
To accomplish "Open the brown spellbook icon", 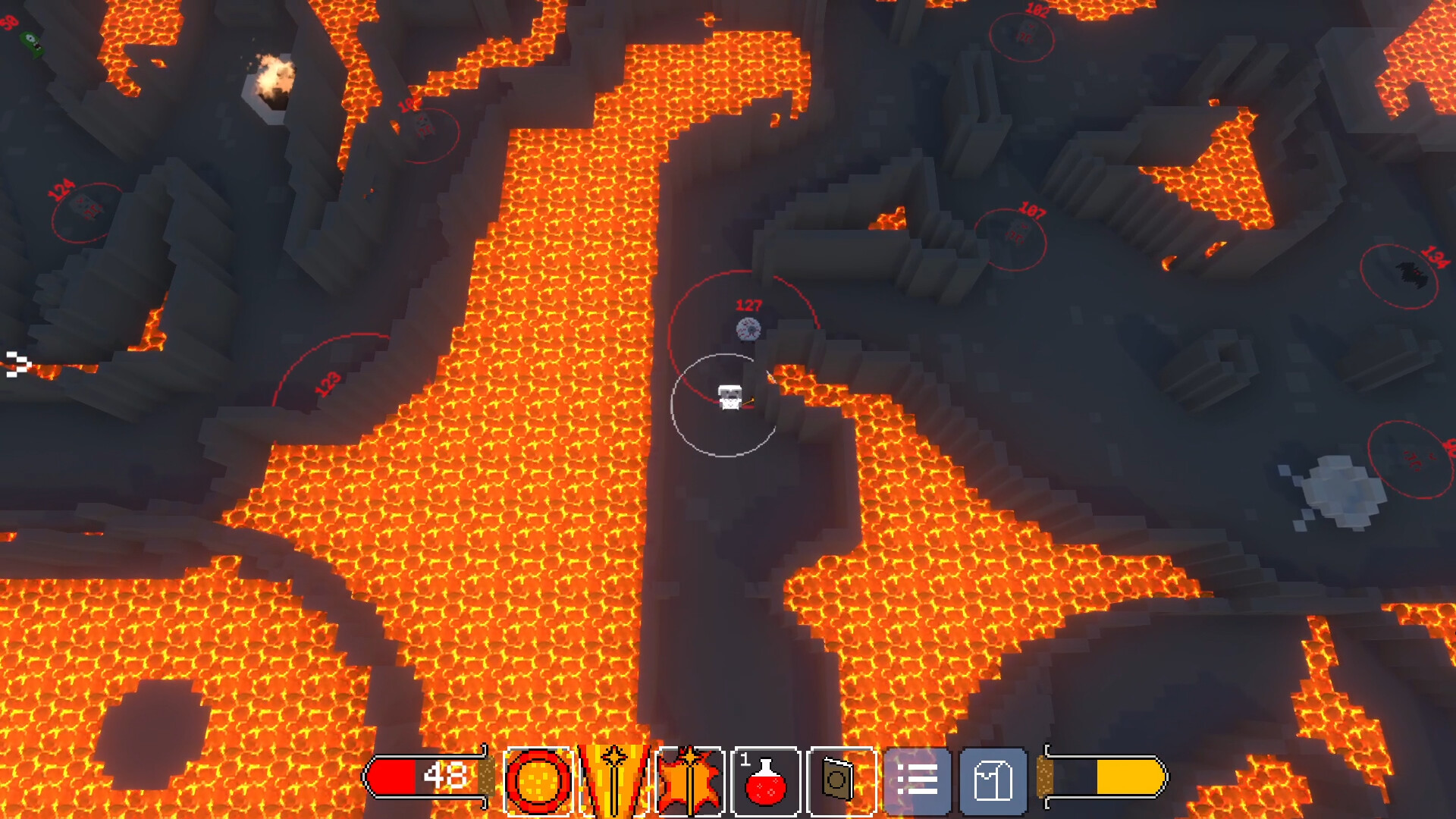I will click(838, 779).
